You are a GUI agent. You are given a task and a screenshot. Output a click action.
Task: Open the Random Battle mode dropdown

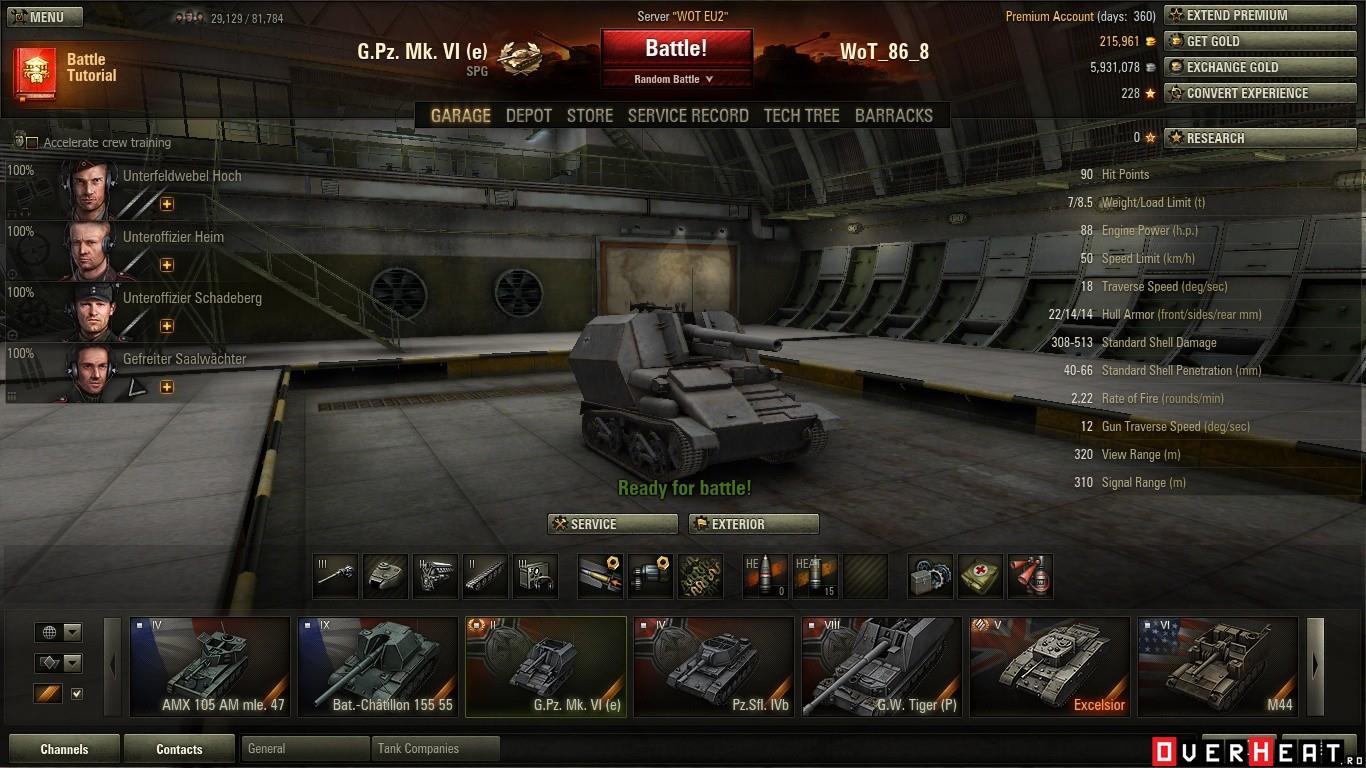(x=676, y=79)
